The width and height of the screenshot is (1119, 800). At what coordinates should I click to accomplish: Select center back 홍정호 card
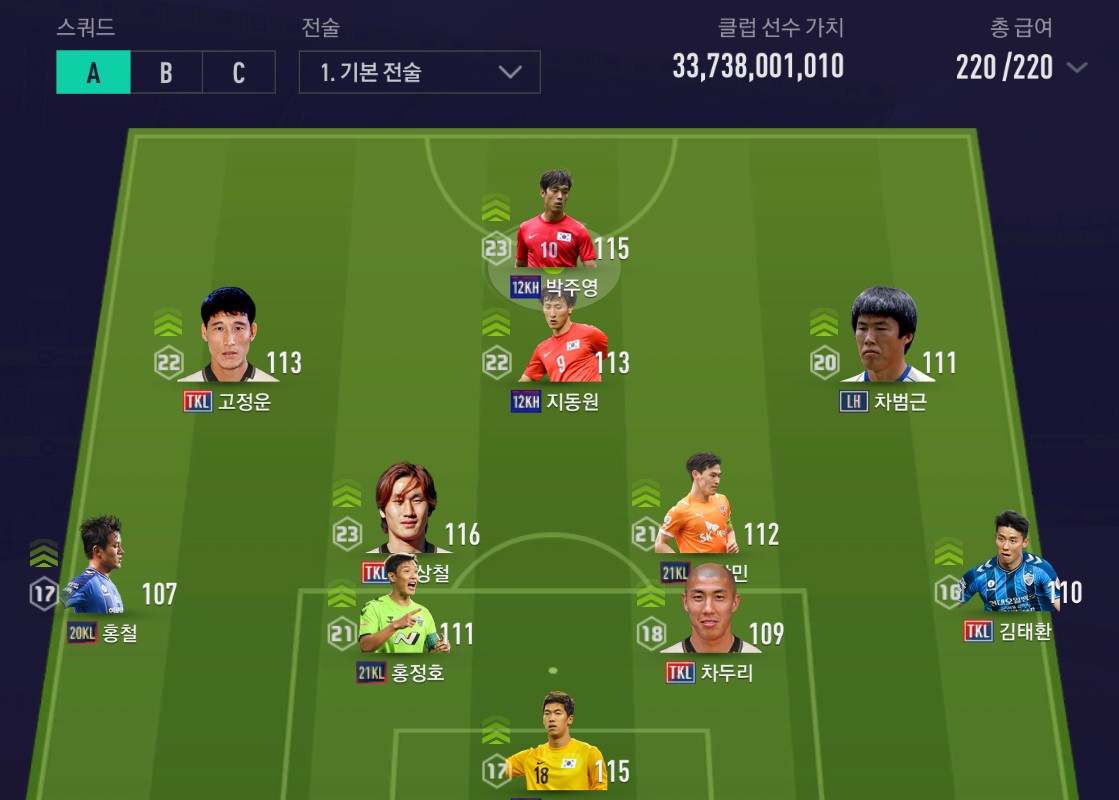coord(398,612)
